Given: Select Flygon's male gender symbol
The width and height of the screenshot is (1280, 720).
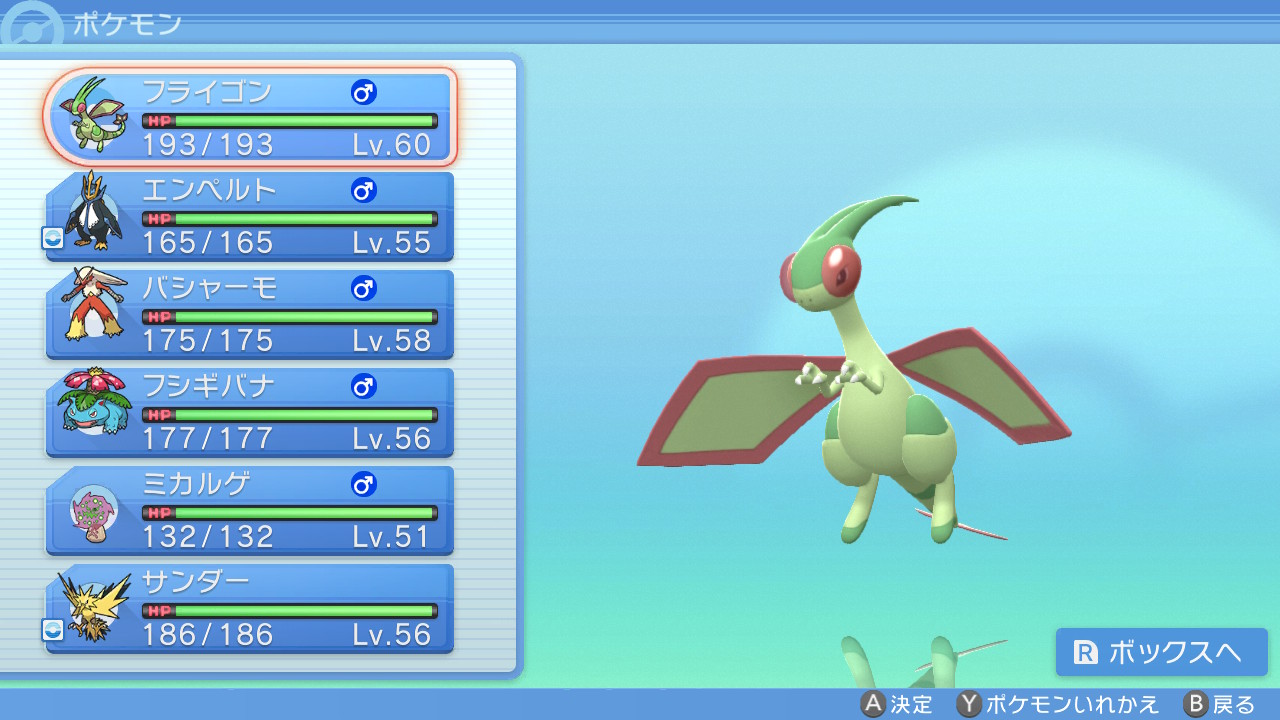Looking at the screenshot, I should tap(366, 92).
